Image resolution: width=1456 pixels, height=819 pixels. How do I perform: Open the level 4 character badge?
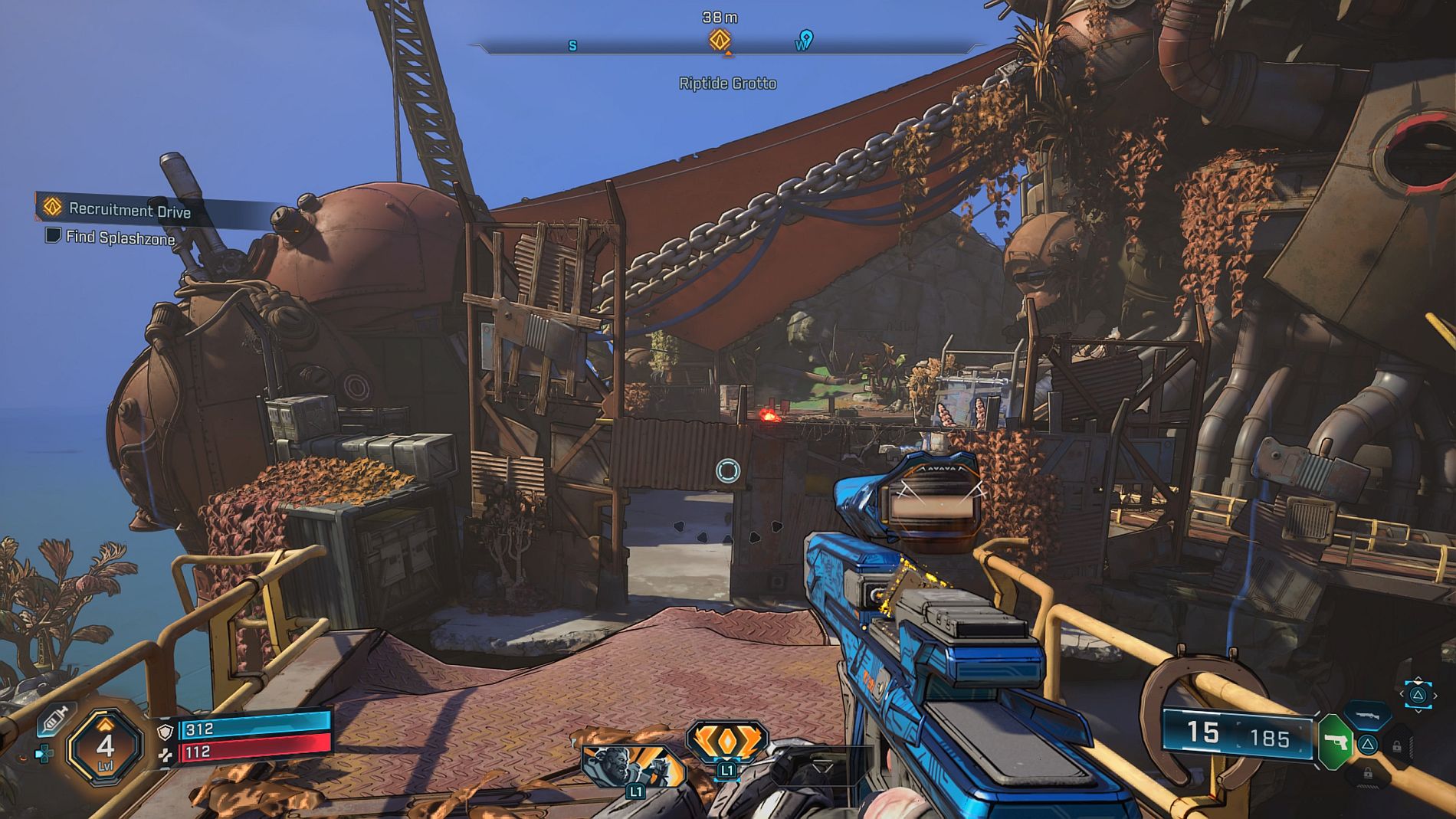click(x=105, y=745)
